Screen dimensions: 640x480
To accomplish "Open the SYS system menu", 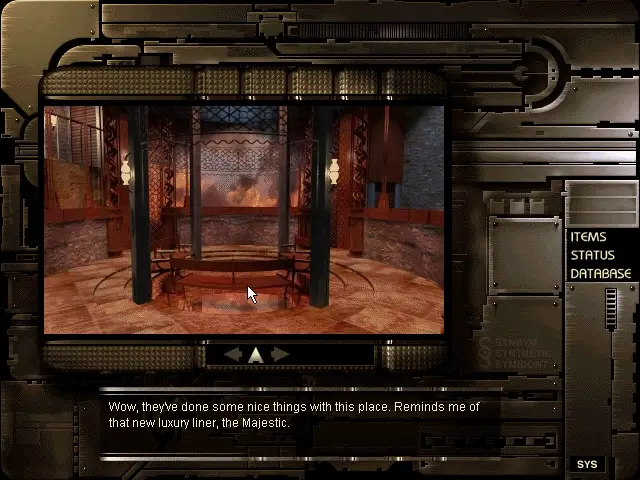I will click(586, 464).
